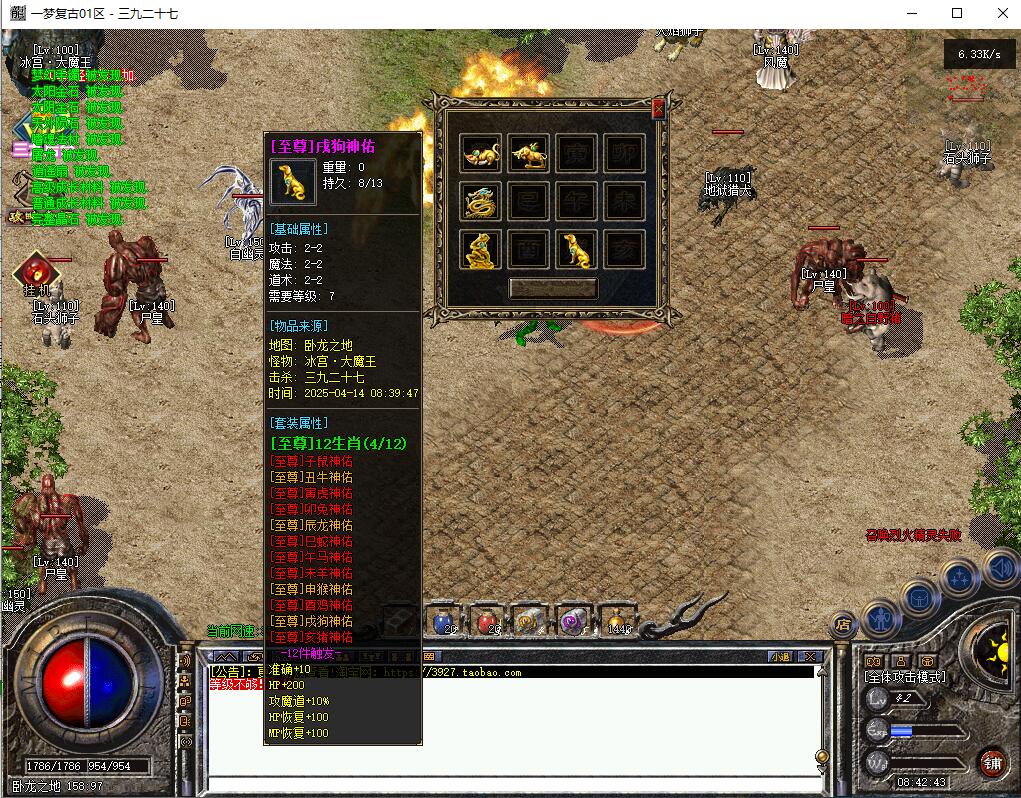
Task: Open the red 铺 stall button
Action: tap(992, 762)
